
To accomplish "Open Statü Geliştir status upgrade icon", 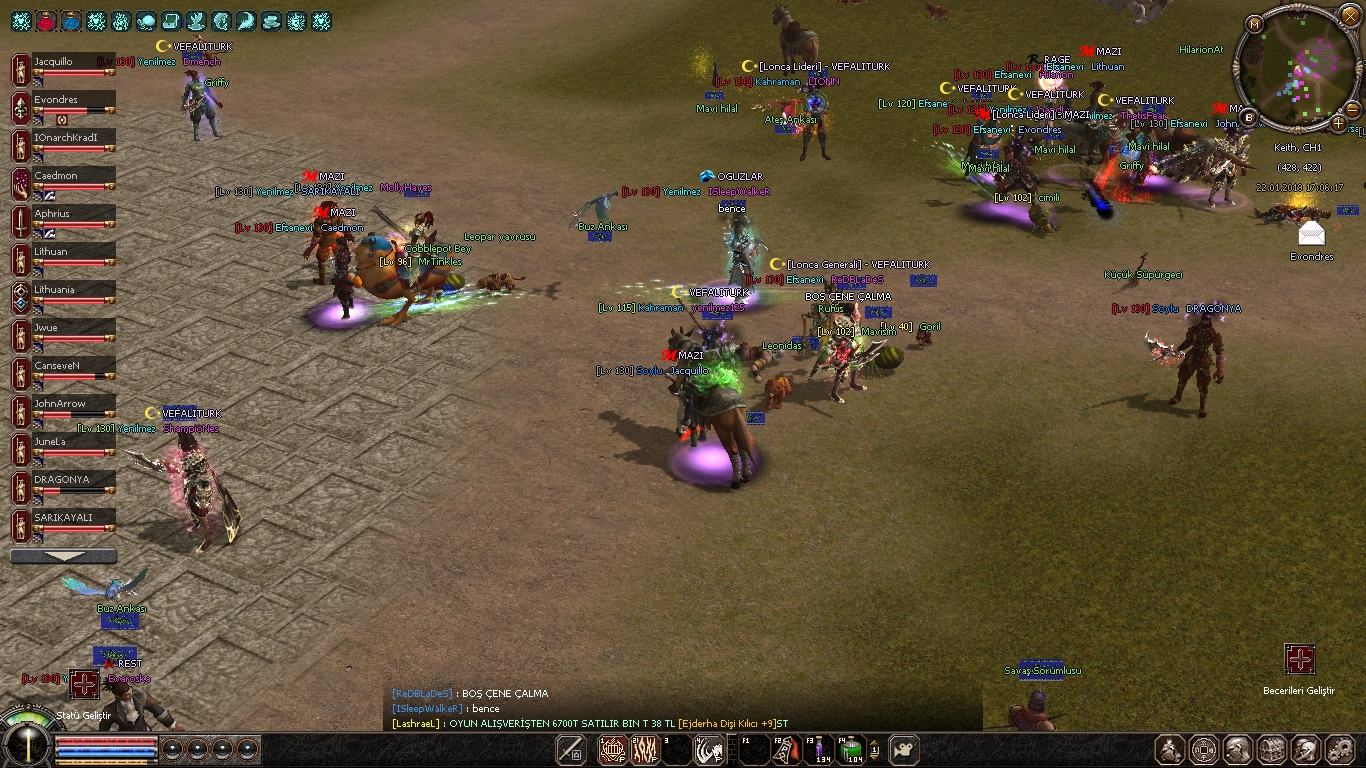I will [x=84, y=684].
